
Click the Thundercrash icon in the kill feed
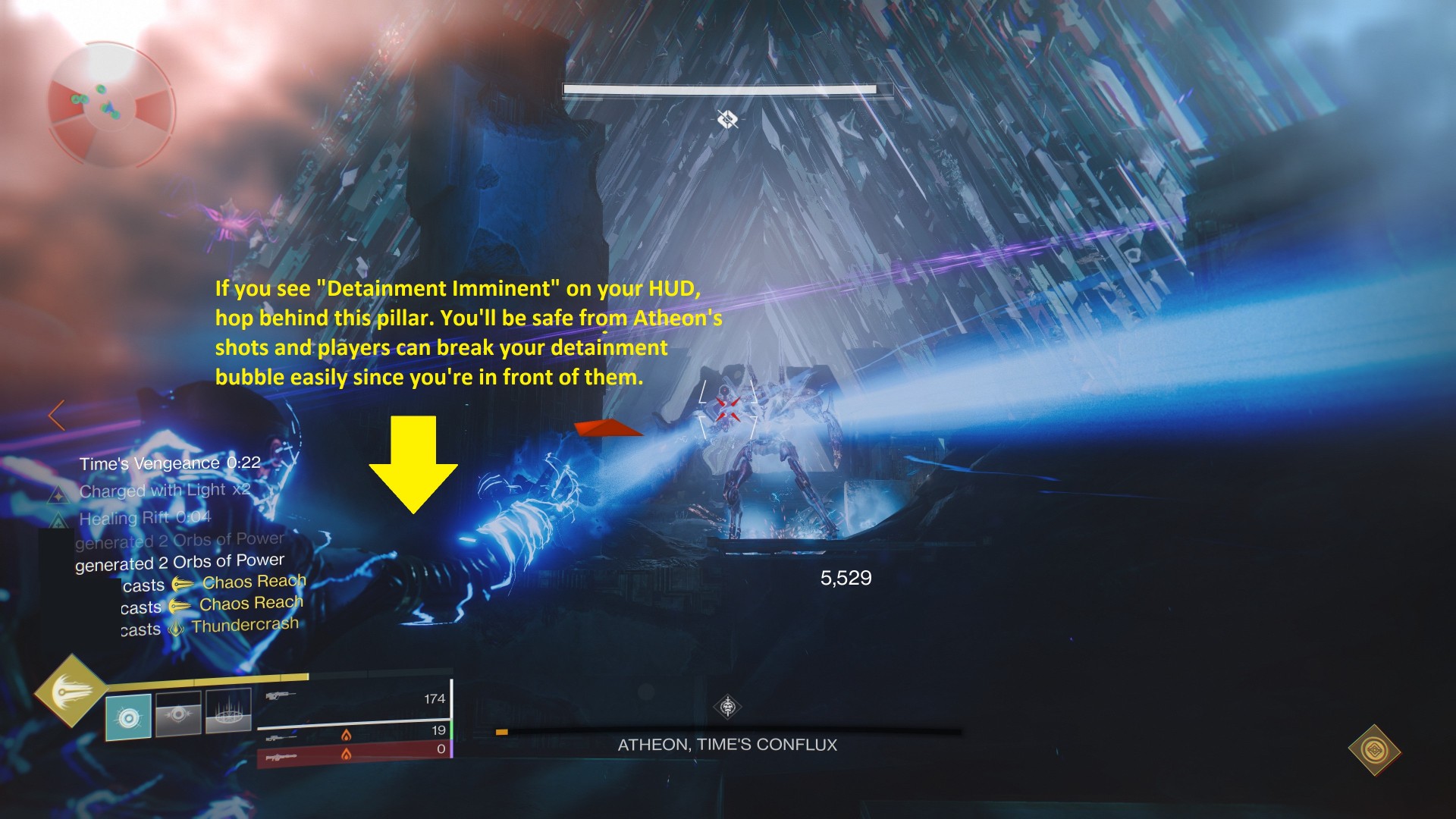(x=175, y=629)
